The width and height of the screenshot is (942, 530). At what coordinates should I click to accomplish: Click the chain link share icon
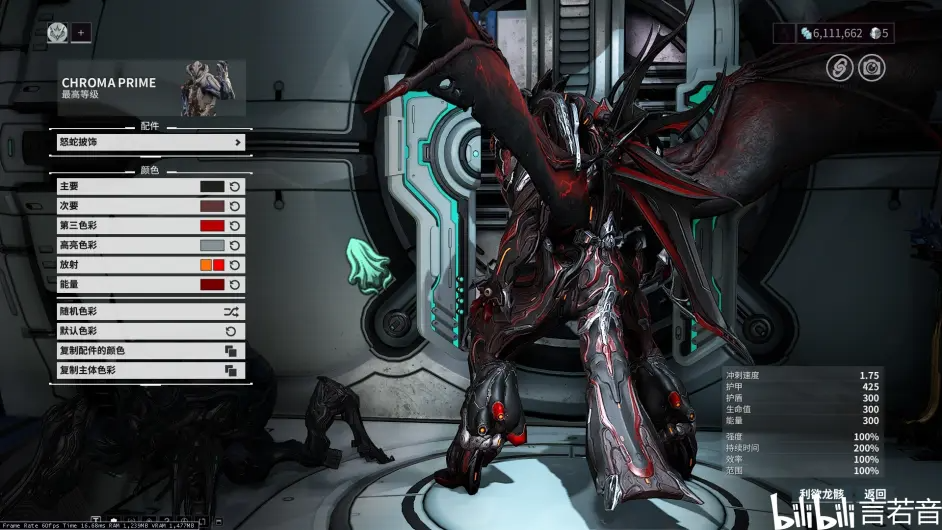[839, 67]
